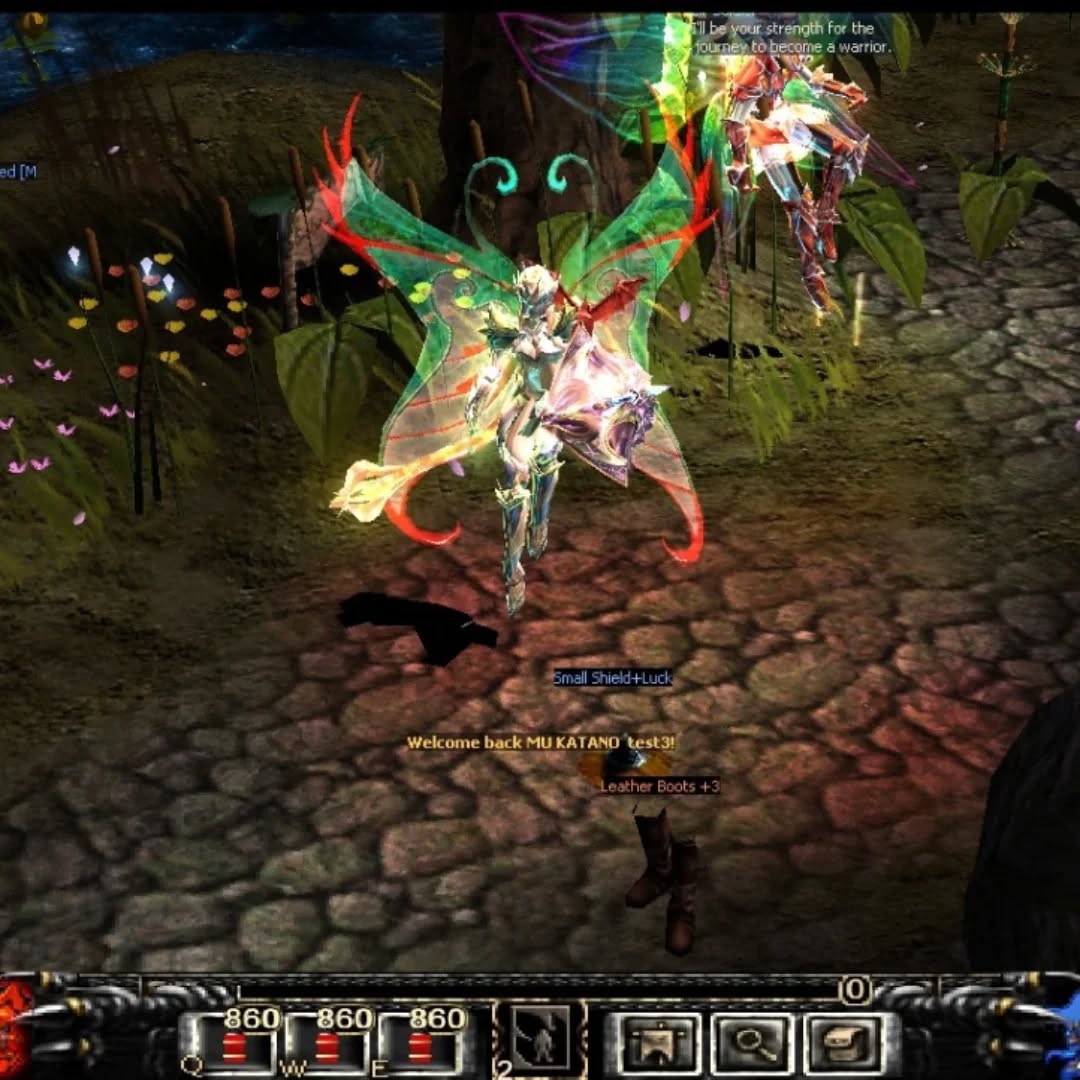Use the red potion in slot E
1080x1080 pixels.
pyautogui.click(x=421, y=1047)
